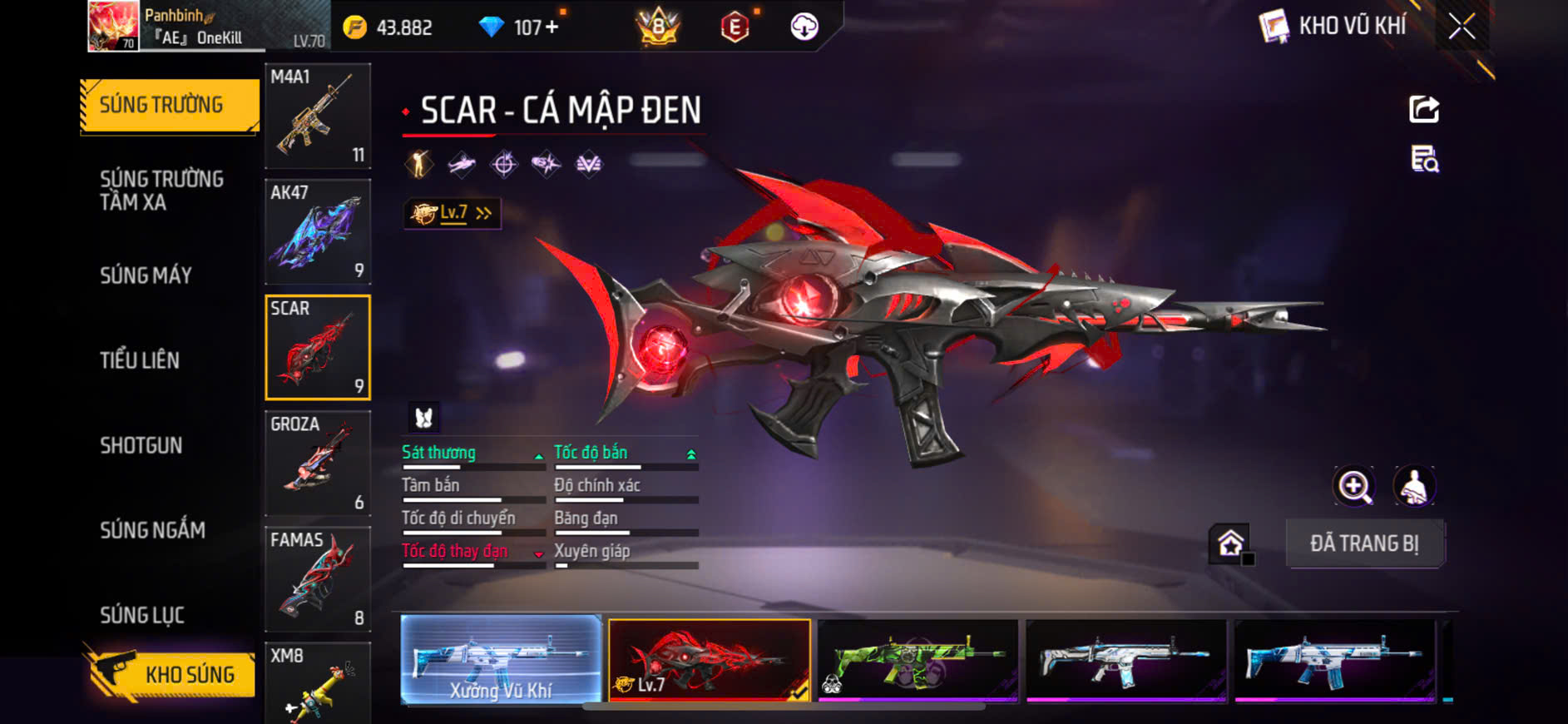Zoom in using the magnifier plus icon
Viewport: 1568px width, 724px height.
(1354, 487)
